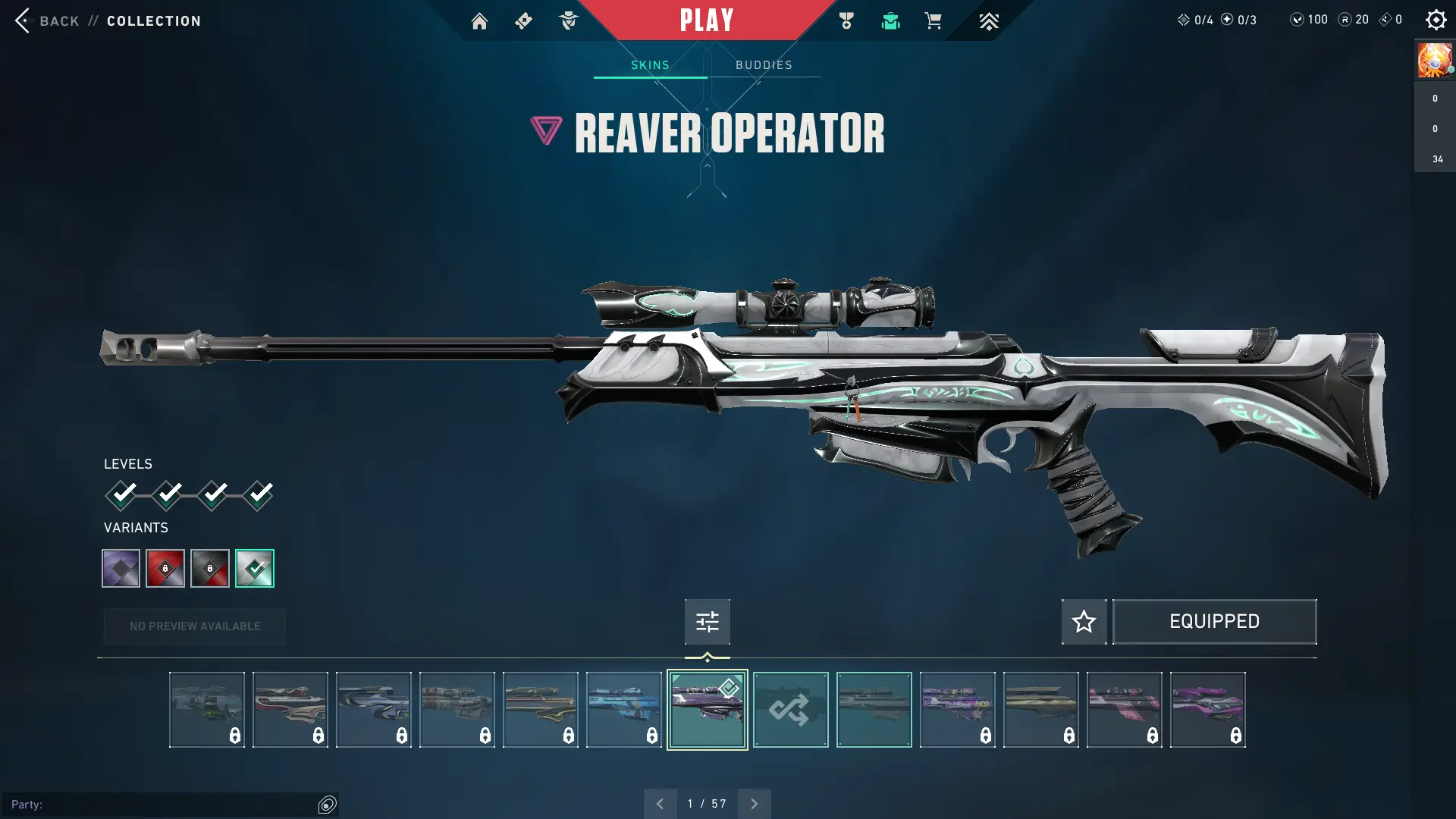
Task: Click the first level checkmark diamond
Action: point(121,495)
